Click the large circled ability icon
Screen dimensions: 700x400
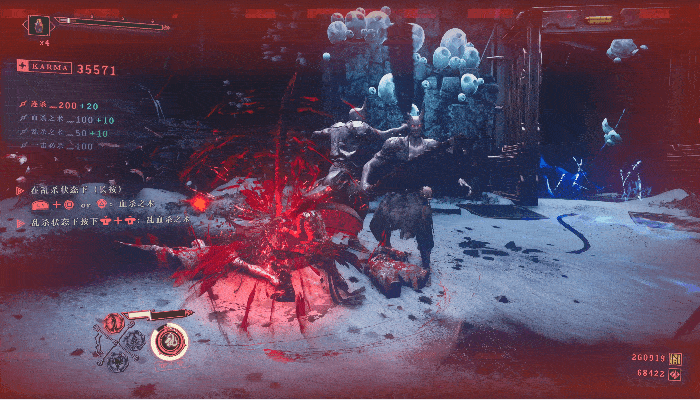point(170,342)
